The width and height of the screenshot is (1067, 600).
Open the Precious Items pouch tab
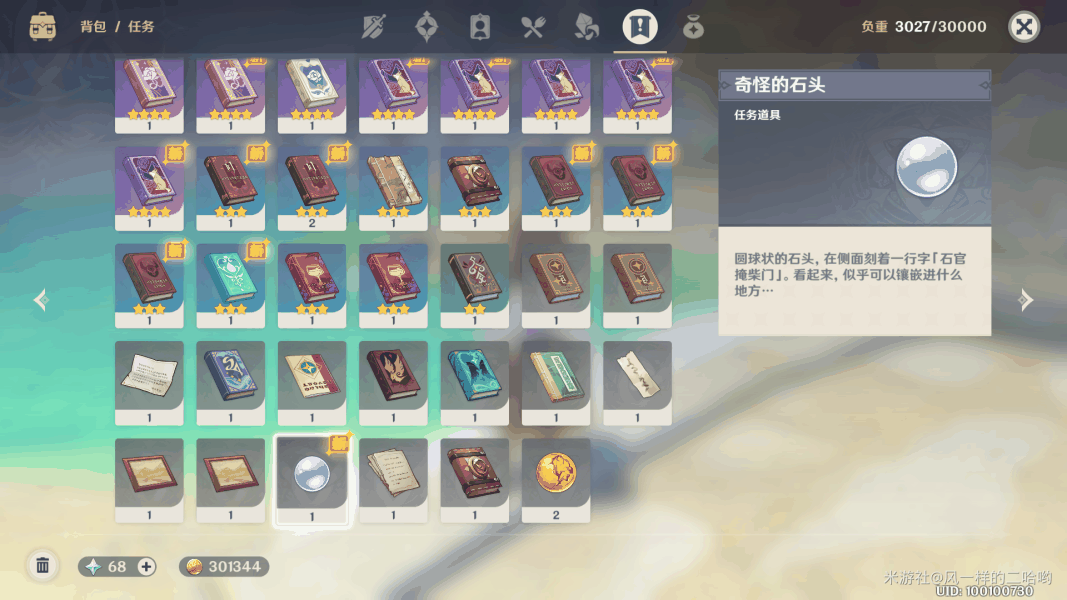click(x=693, y=27)
